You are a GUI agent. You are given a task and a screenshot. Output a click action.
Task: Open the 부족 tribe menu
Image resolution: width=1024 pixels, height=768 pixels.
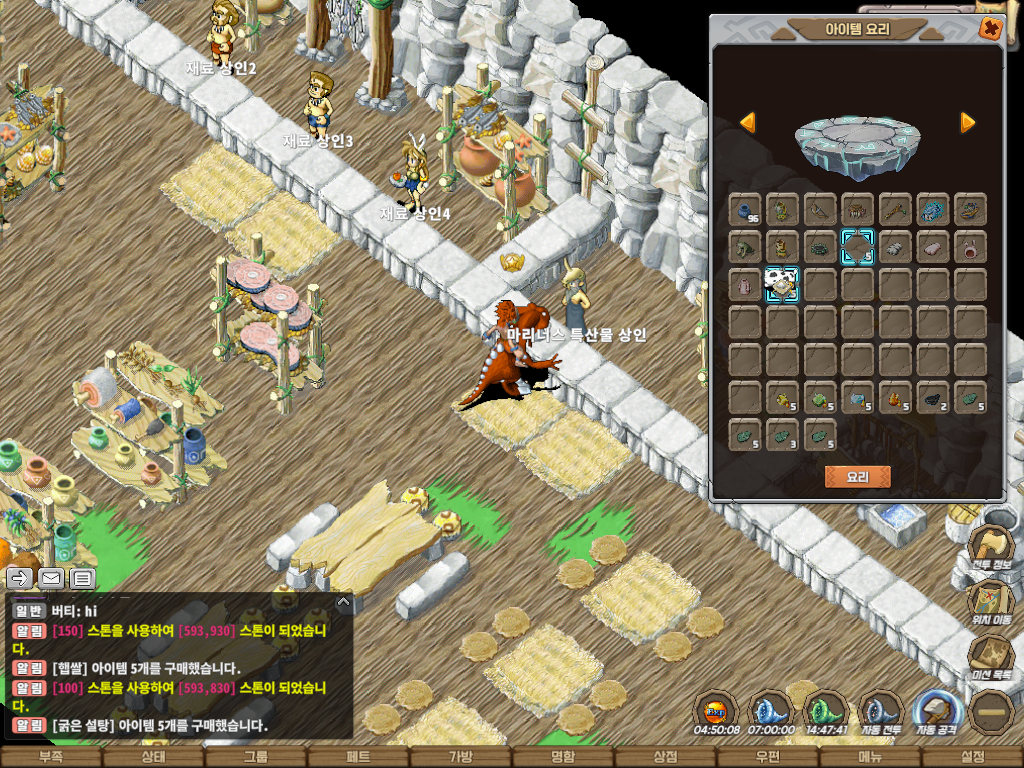pyautogui.click(x=50, y=757)
